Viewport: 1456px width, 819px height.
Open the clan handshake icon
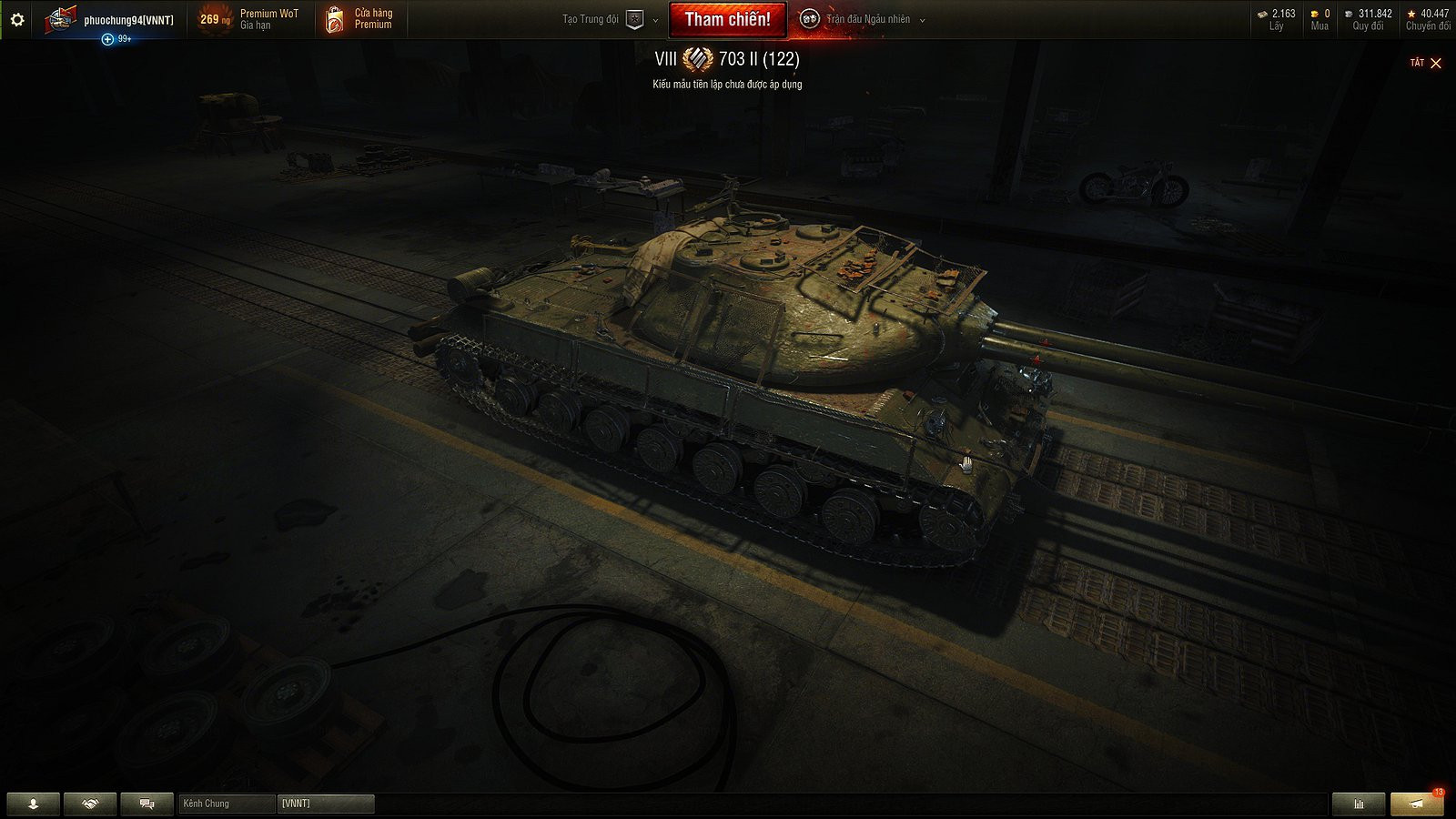coord(88,804)
